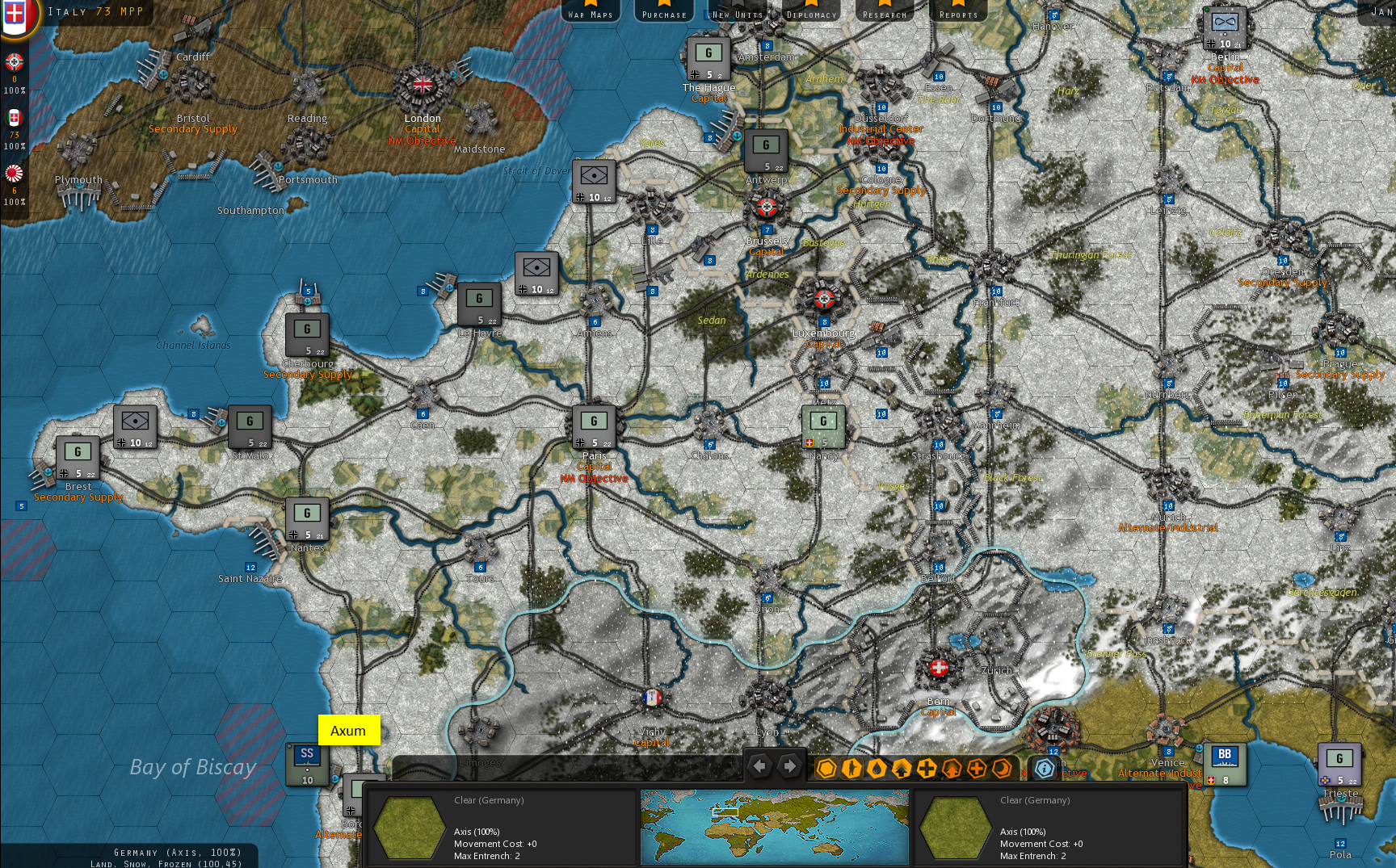Click the left arrow for previous unit
The image size is (1396, 868).
point(760,765)
